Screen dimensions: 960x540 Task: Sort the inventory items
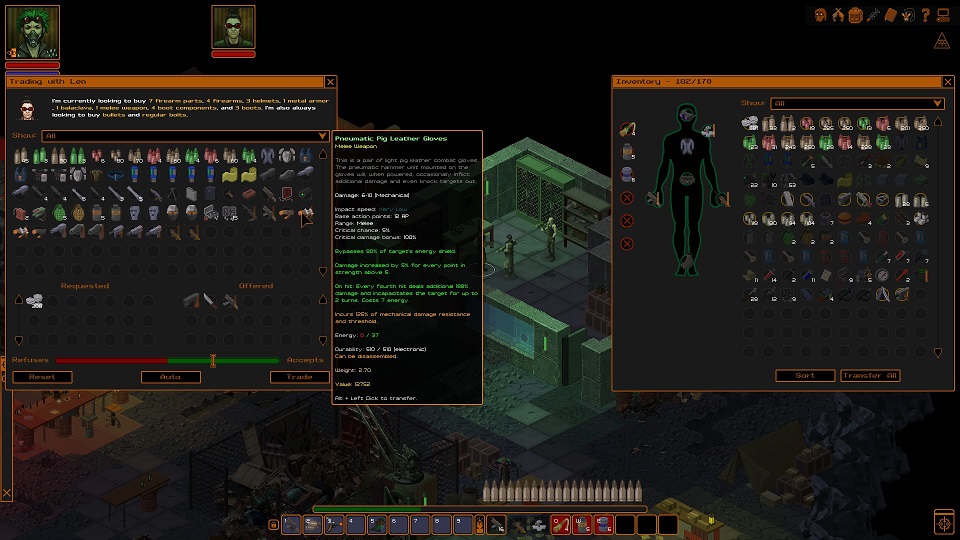tap(805, 375)
